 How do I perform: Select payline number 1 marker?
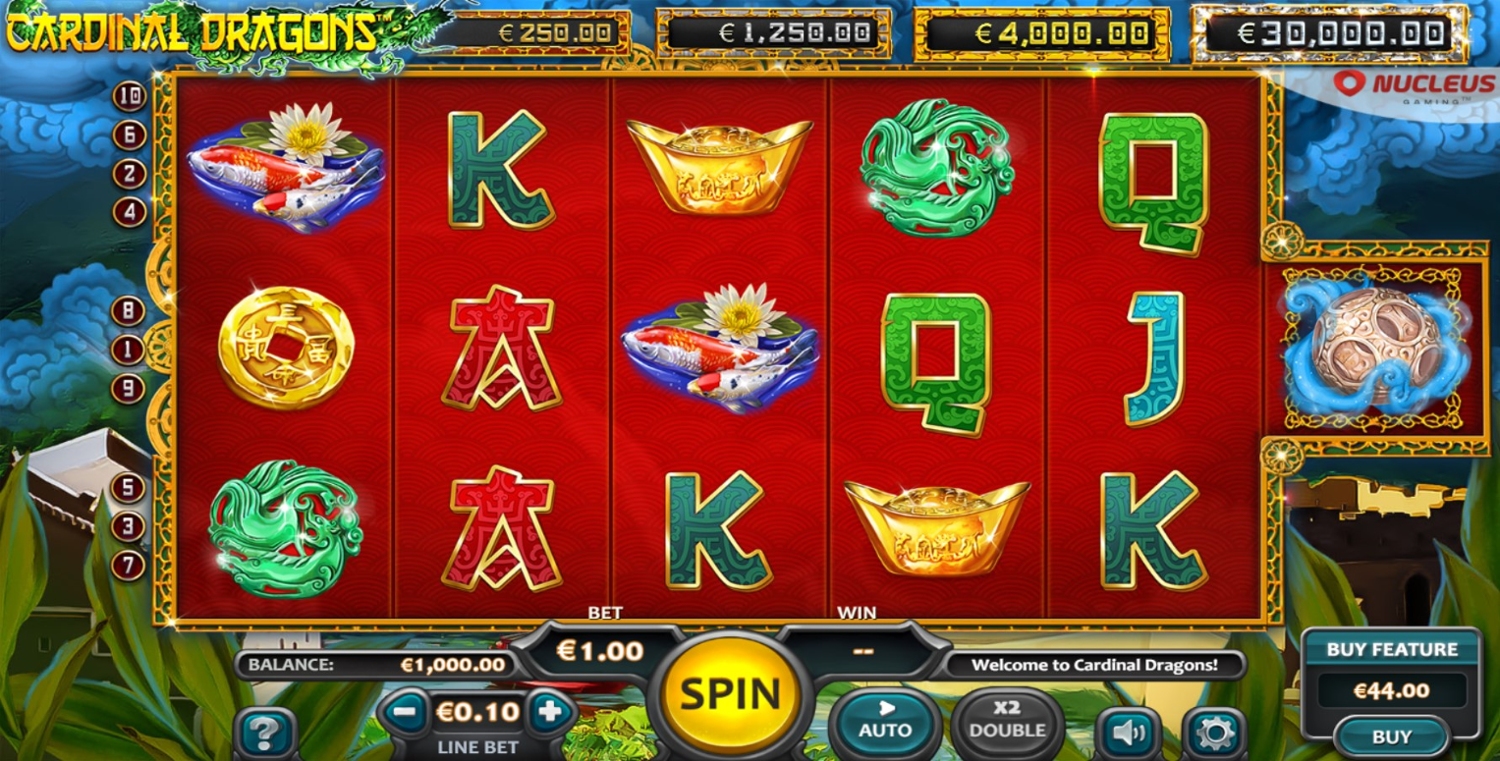click(x=128, y=350)
